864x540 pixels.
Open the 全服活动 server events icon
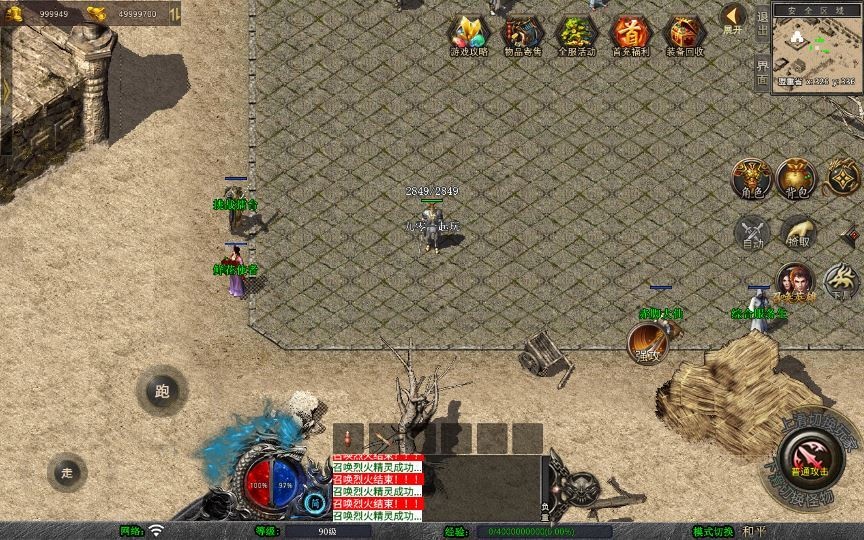pos(576,35)
